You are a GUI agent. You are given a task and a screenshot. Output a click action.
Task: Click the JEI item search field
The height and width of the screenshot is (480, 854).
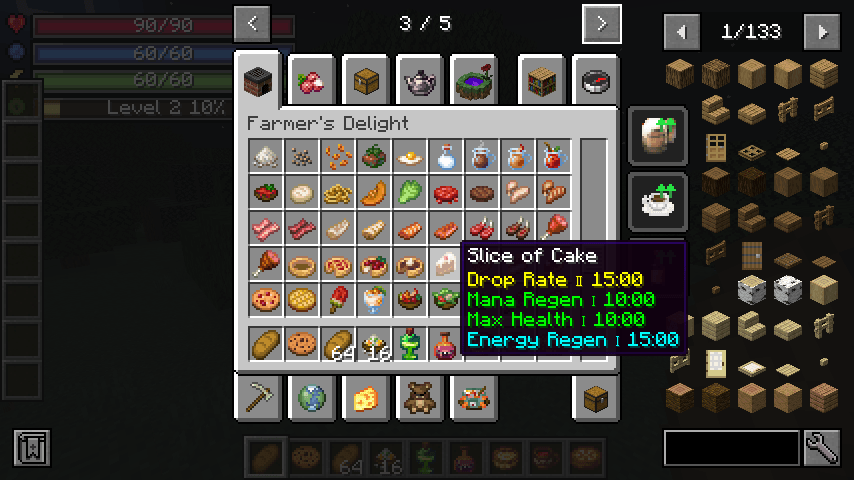731,448
